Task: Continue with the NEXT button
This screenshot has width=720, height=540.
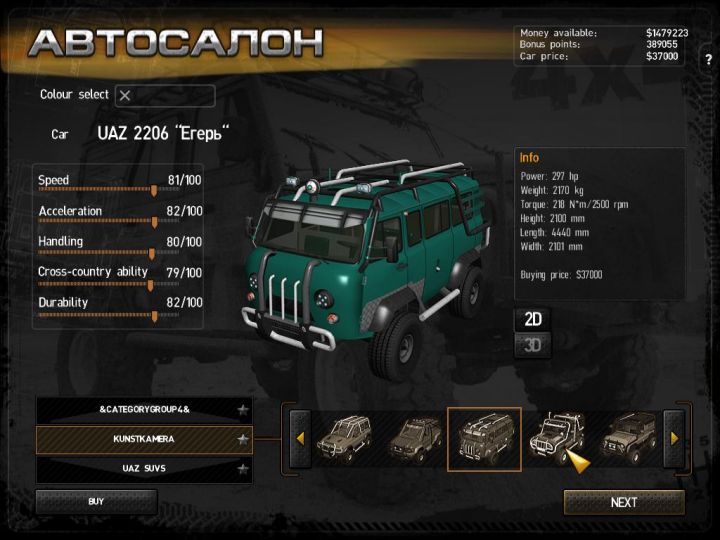Action: pyautogui.click(x=624, y=502)
